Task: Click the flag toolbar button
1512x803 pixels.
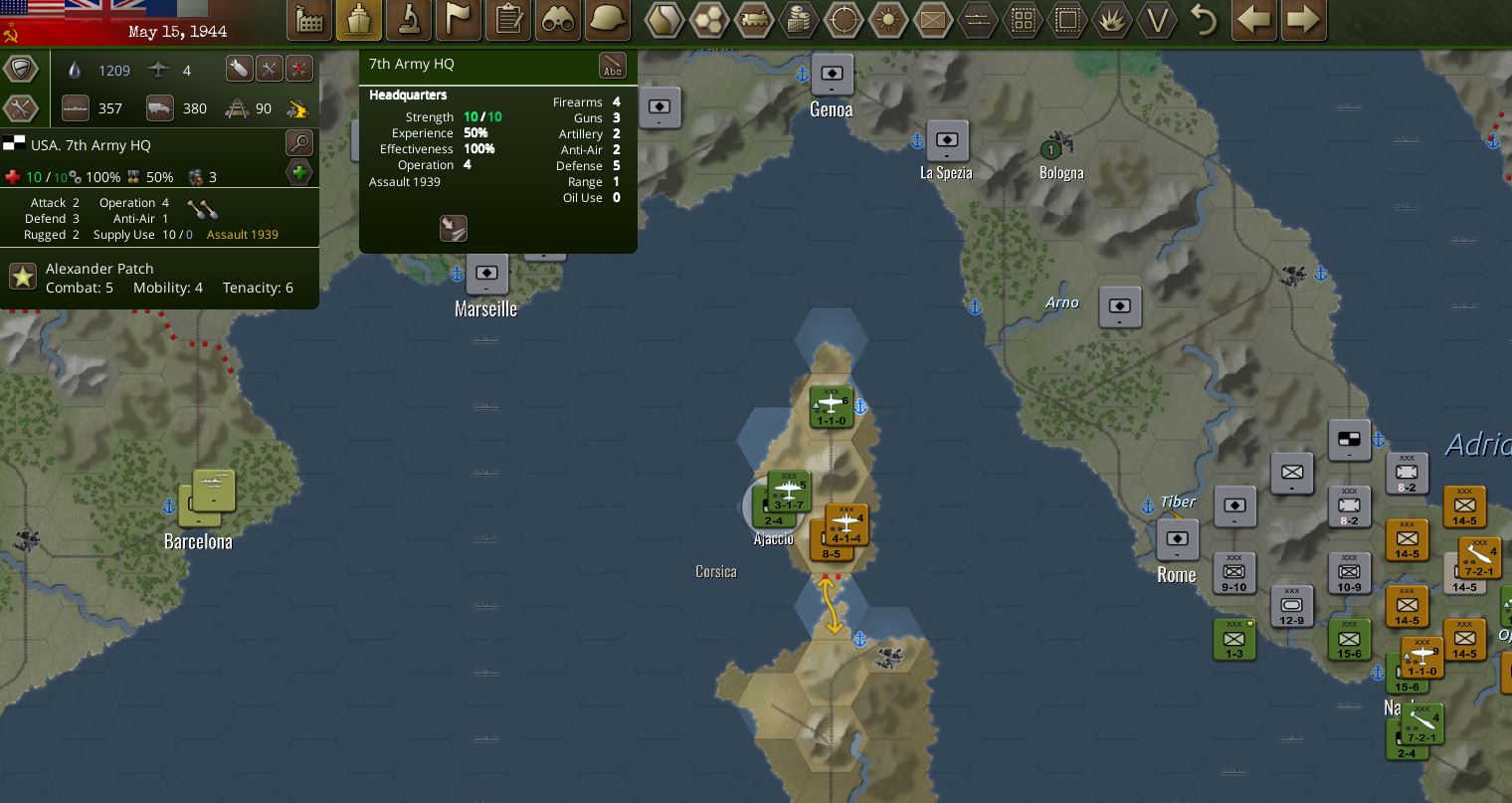Action: pyautogui.click(x=458, y=20)
